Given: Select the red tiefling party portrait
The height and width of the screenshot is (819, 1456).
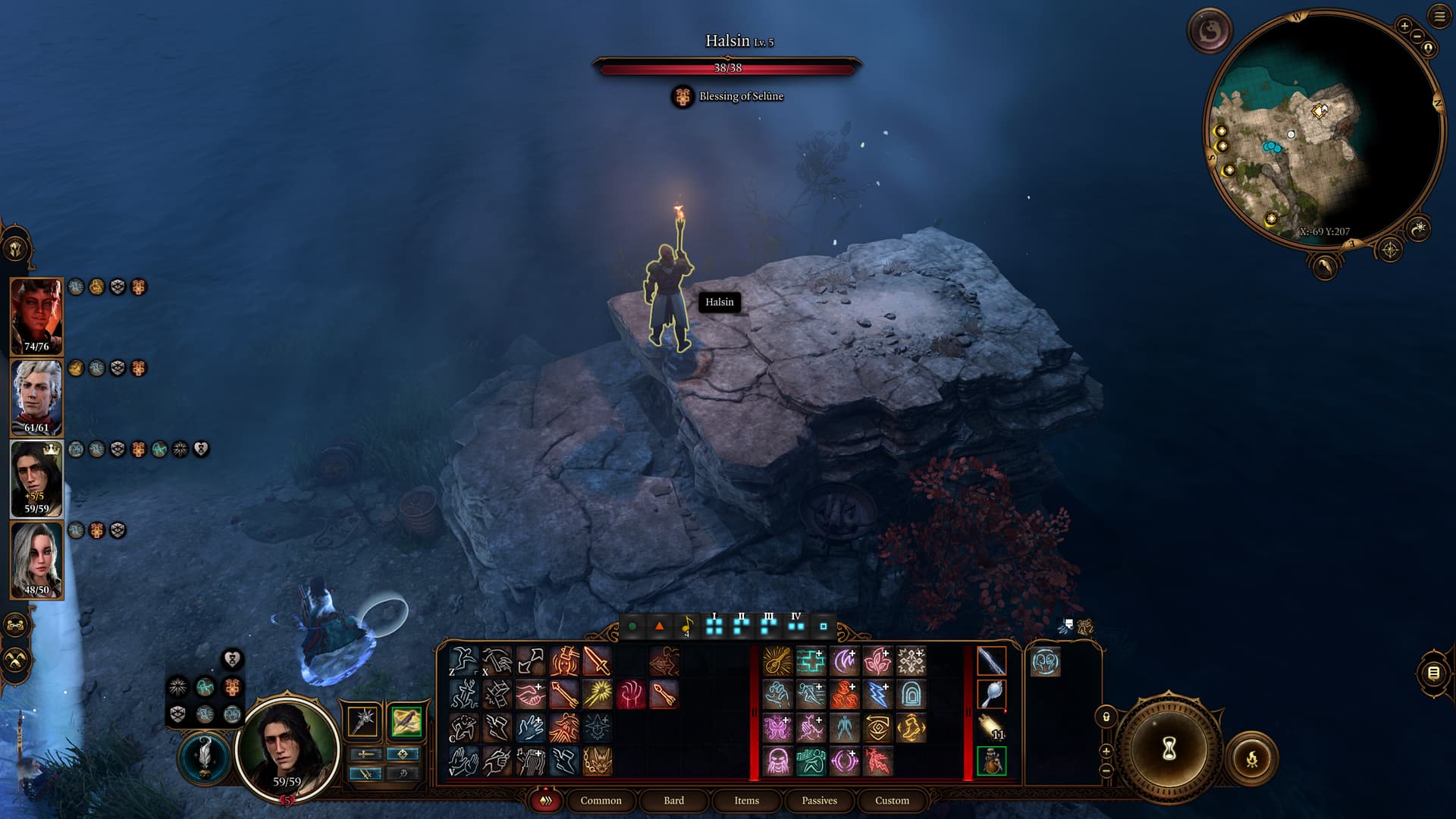Looking at the screenshot, I should [x=36, y=316].
